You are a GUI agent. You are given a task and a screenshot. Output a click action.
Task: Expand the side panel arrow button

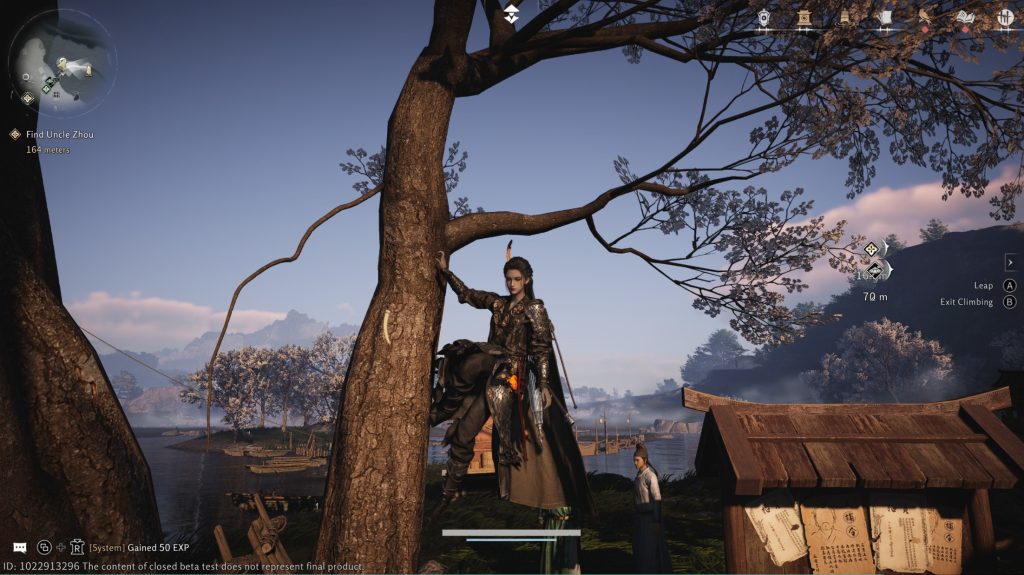pyautogui.click(x=1010, y=262)
